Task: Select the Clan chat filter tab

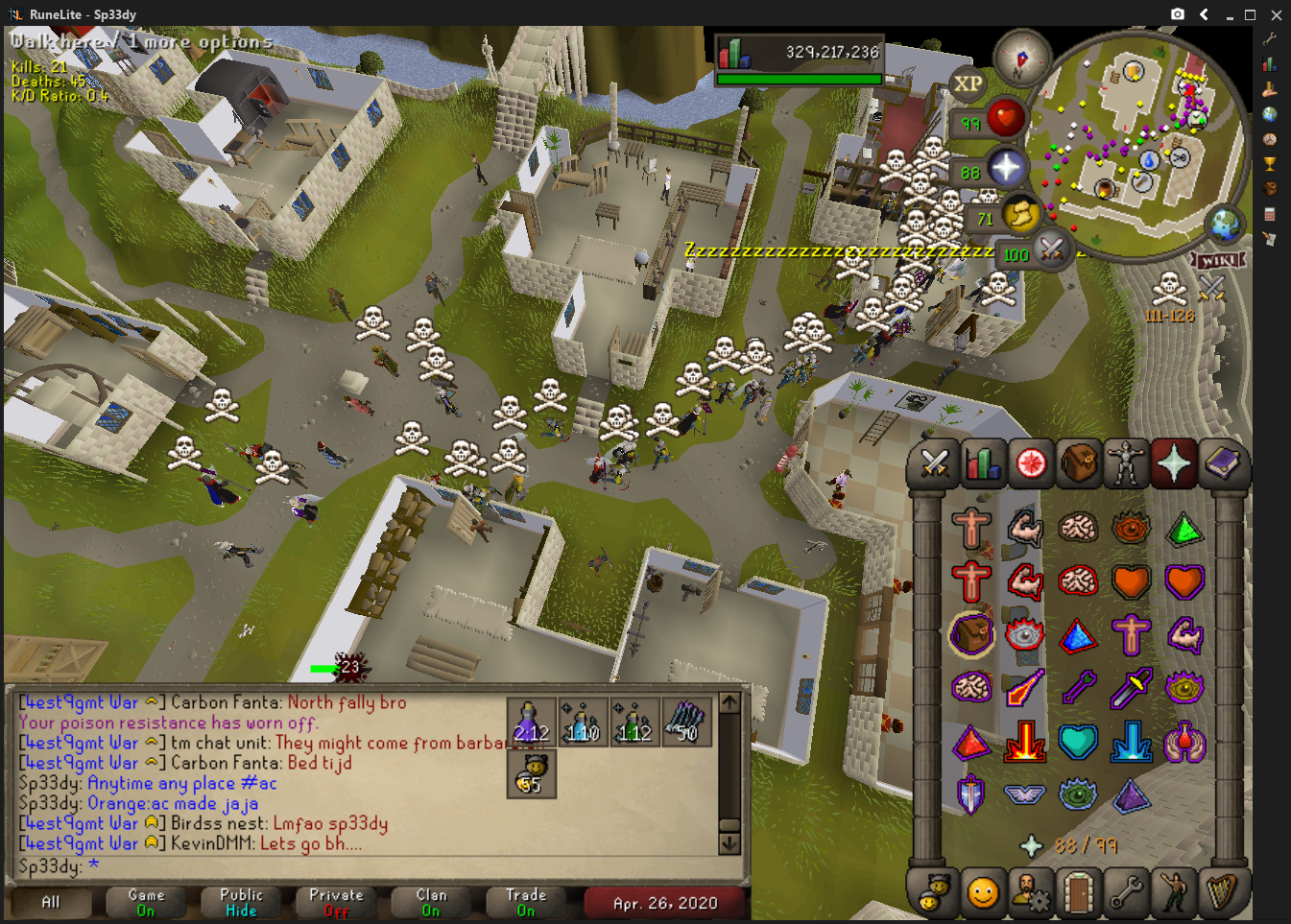Action: [x=431, y=902]
